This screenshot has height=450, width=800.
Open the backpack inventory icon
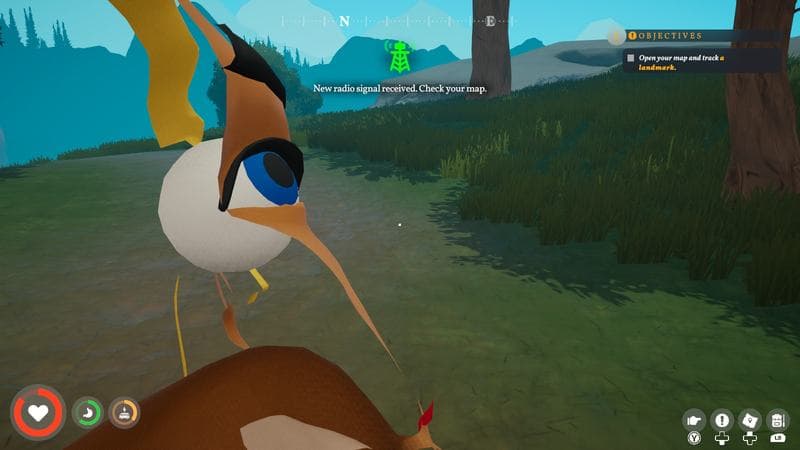(x=778, y=420)
